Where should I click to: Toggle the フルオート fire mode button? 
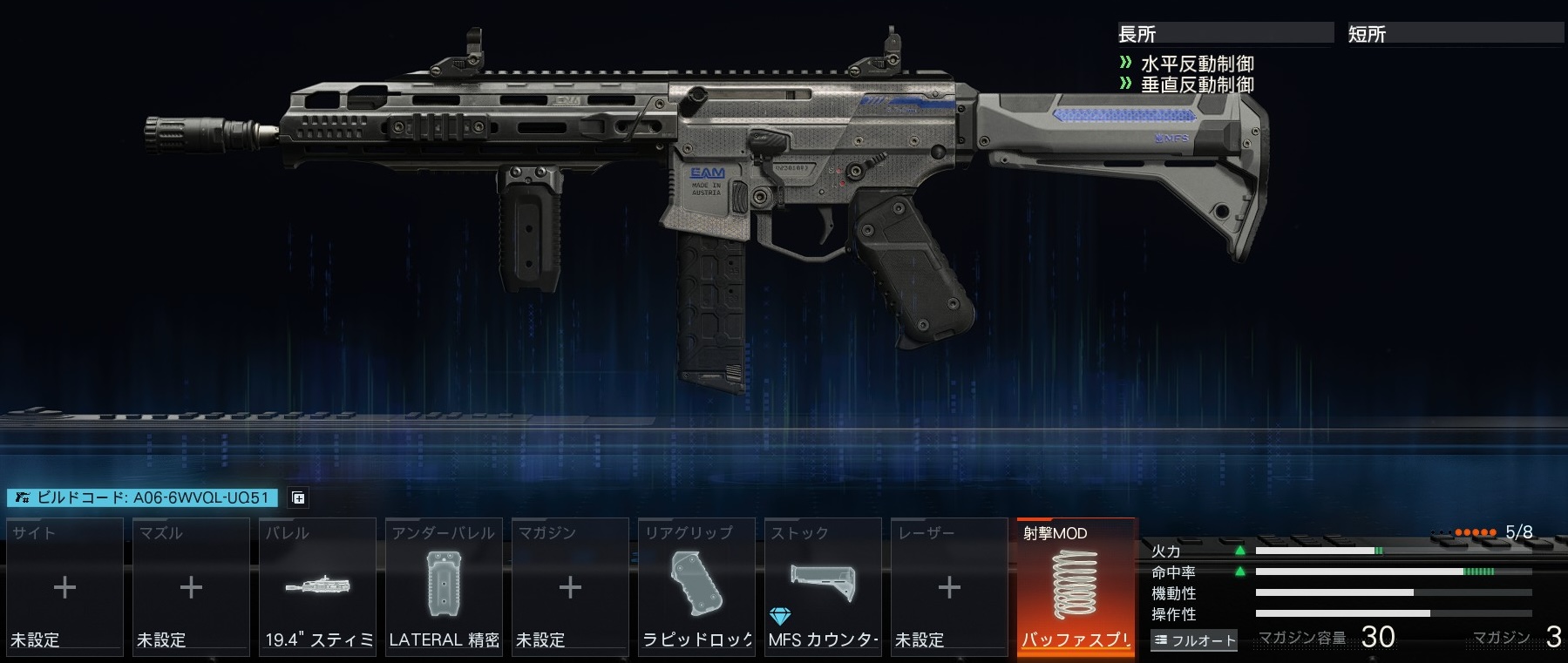(1194, 640)
